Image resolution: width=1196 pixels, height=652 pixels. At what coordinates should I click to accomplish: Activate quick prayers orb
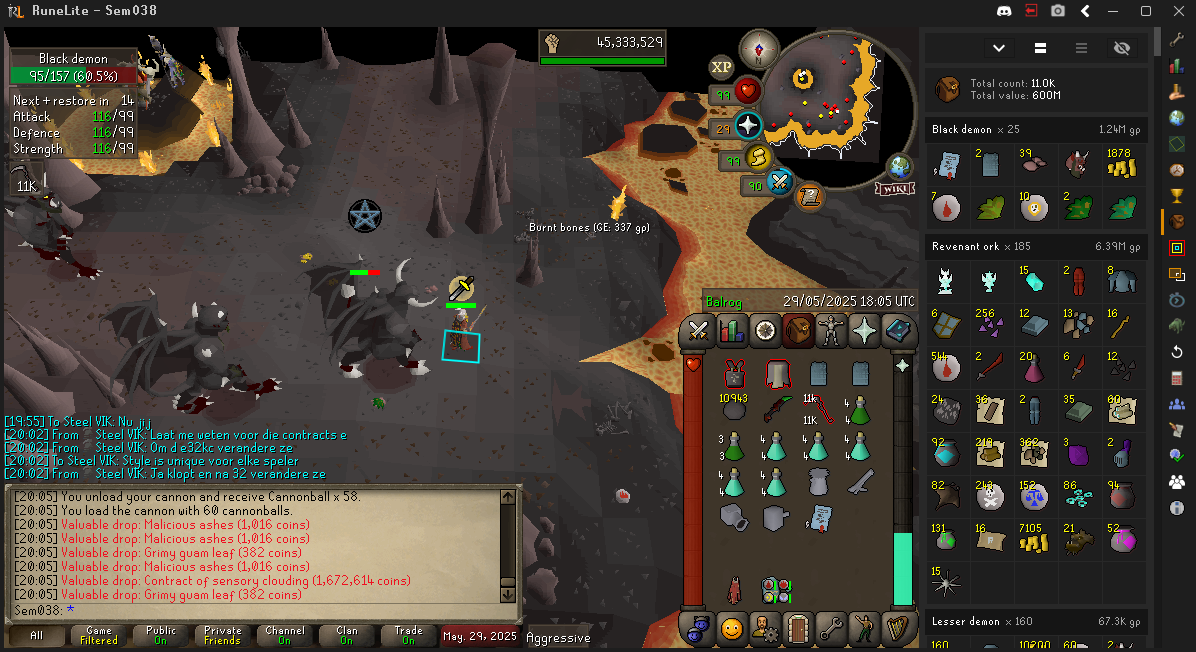coord(746,126)
